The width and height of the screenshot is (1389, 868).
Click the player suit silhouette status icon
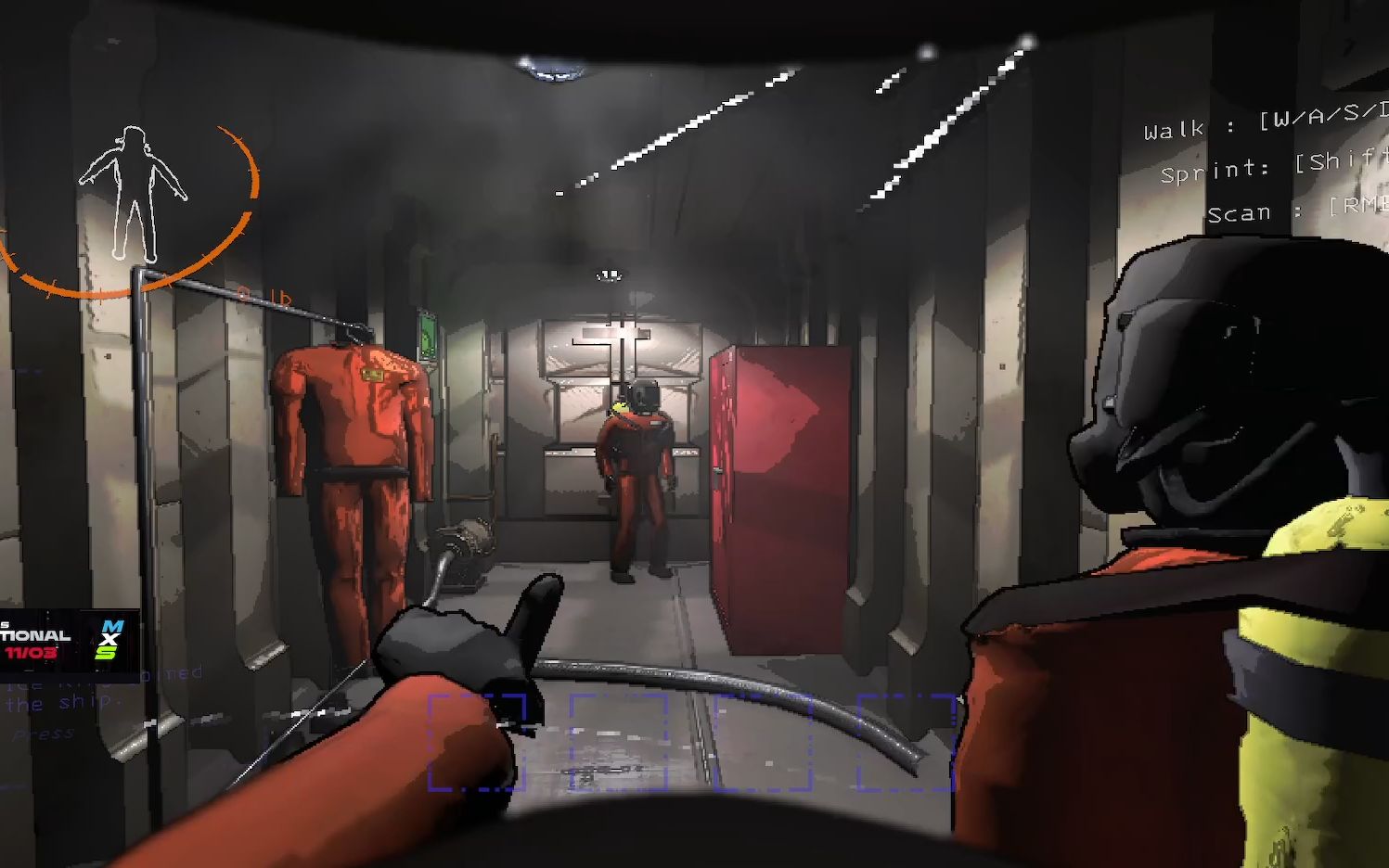(x=134, y=192)
